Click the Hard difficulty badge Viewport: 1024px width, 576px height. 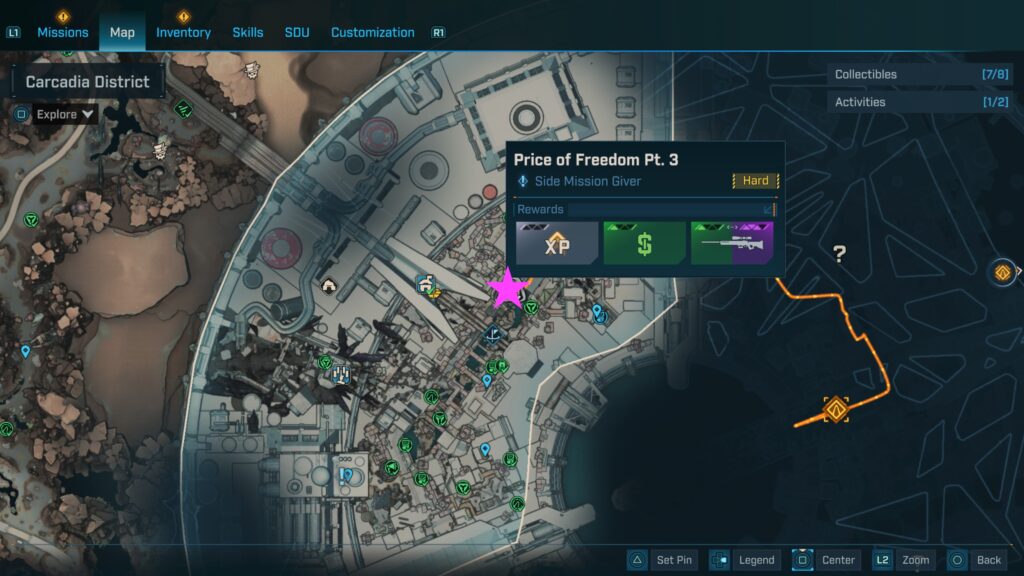point(756,181)
